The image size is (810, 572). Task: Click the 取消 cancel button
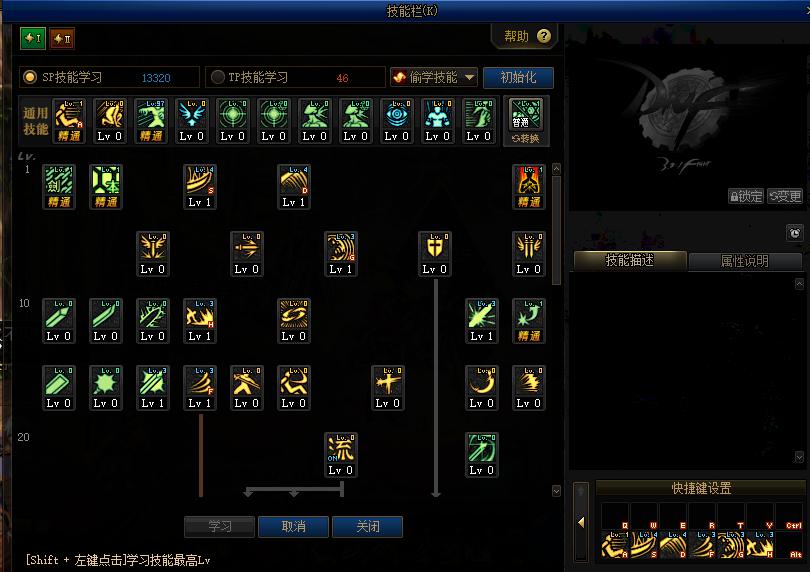[294, 526]
